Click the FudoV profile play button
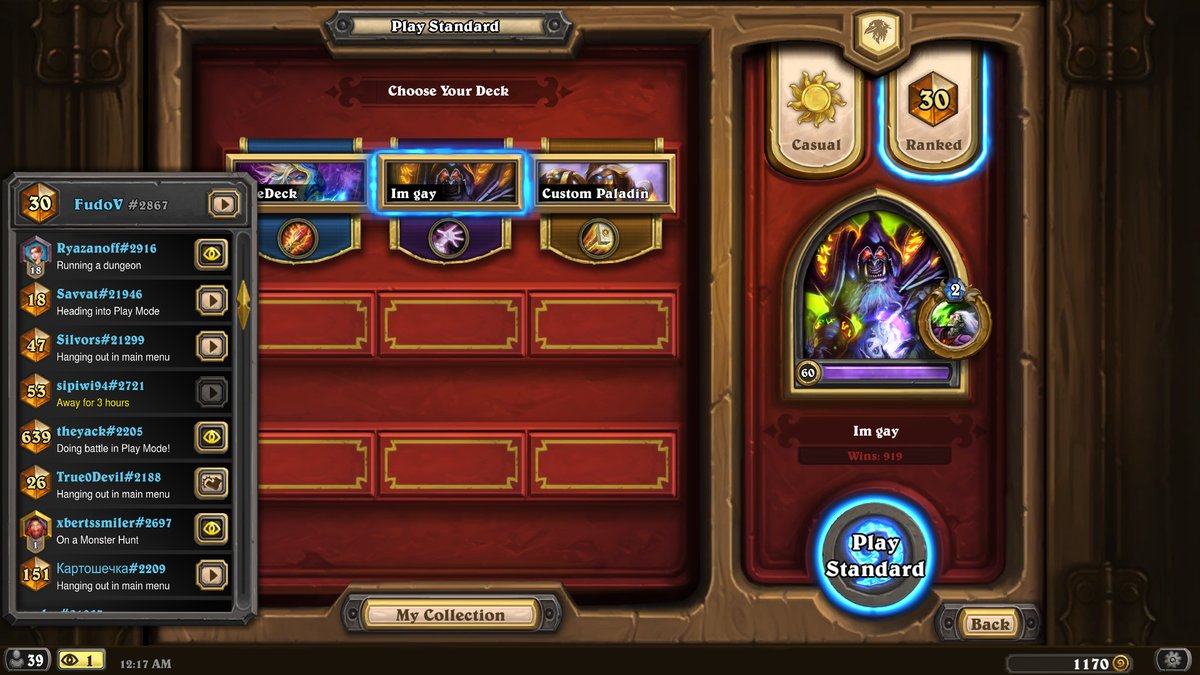This screenshot has height=675, width=1200. pyautogui.click(x=224, y=204)
